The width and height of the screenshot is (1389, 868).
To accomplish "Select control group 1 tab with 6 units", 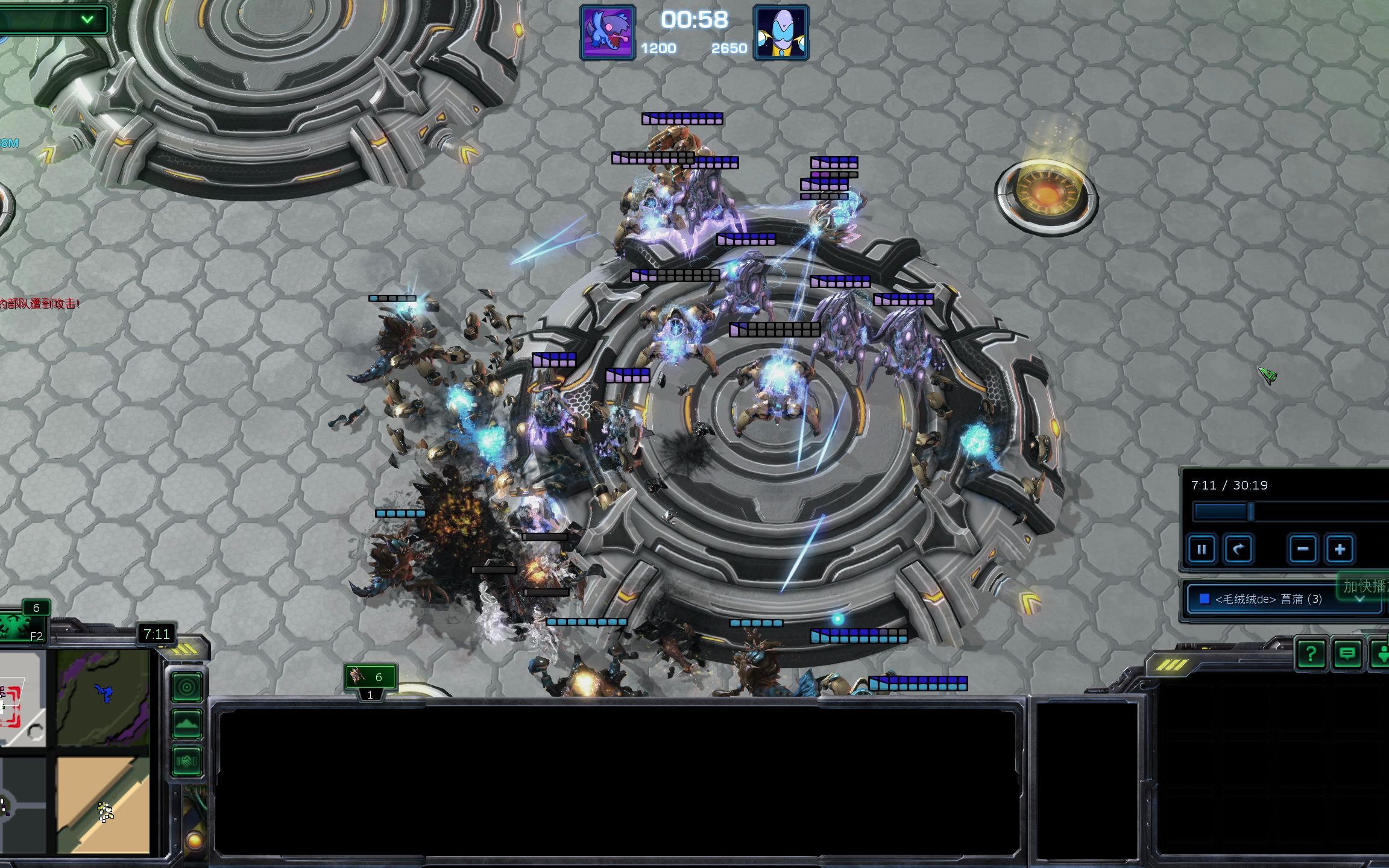I will (370, 678).
